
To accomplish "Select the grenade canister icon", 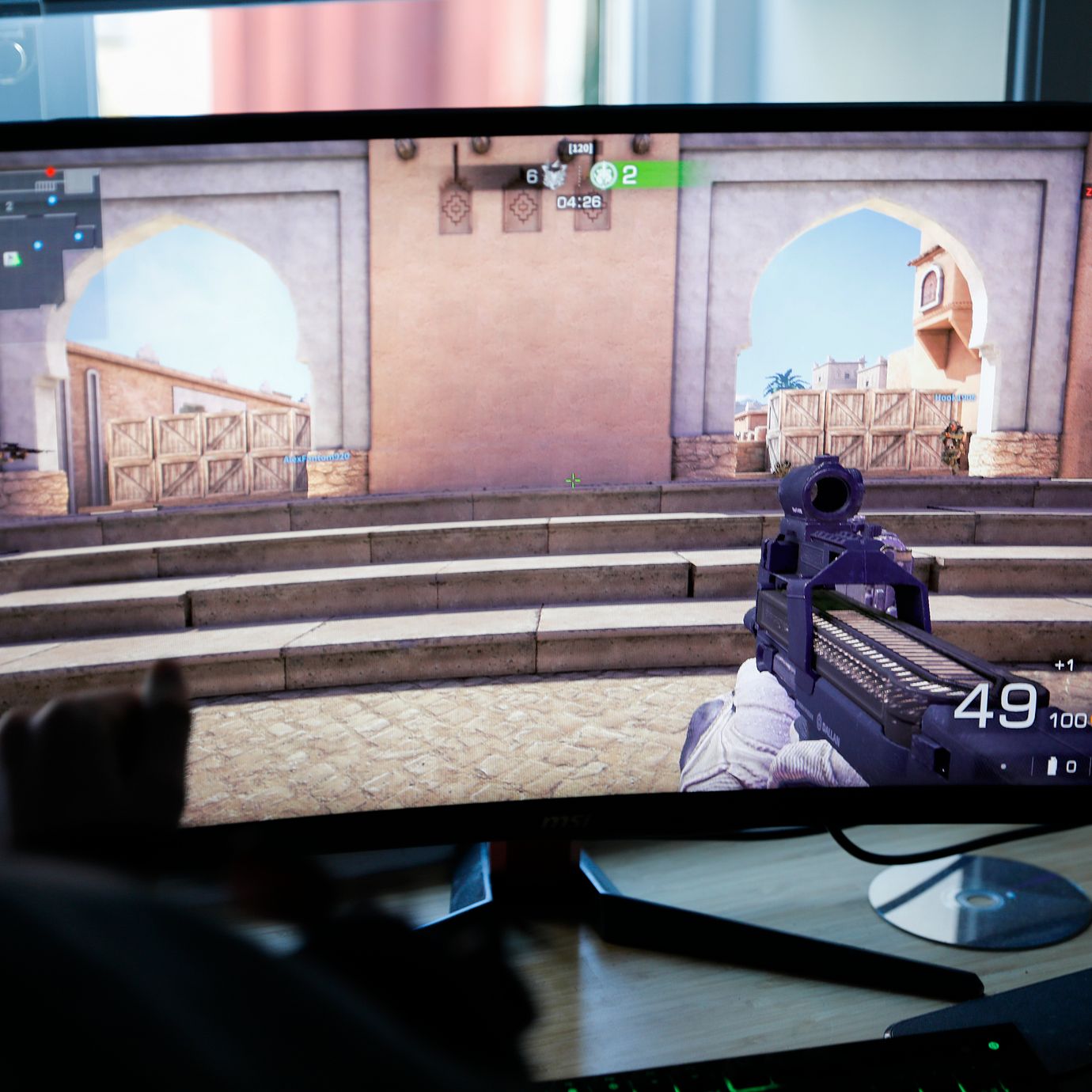I will 1052,765.
